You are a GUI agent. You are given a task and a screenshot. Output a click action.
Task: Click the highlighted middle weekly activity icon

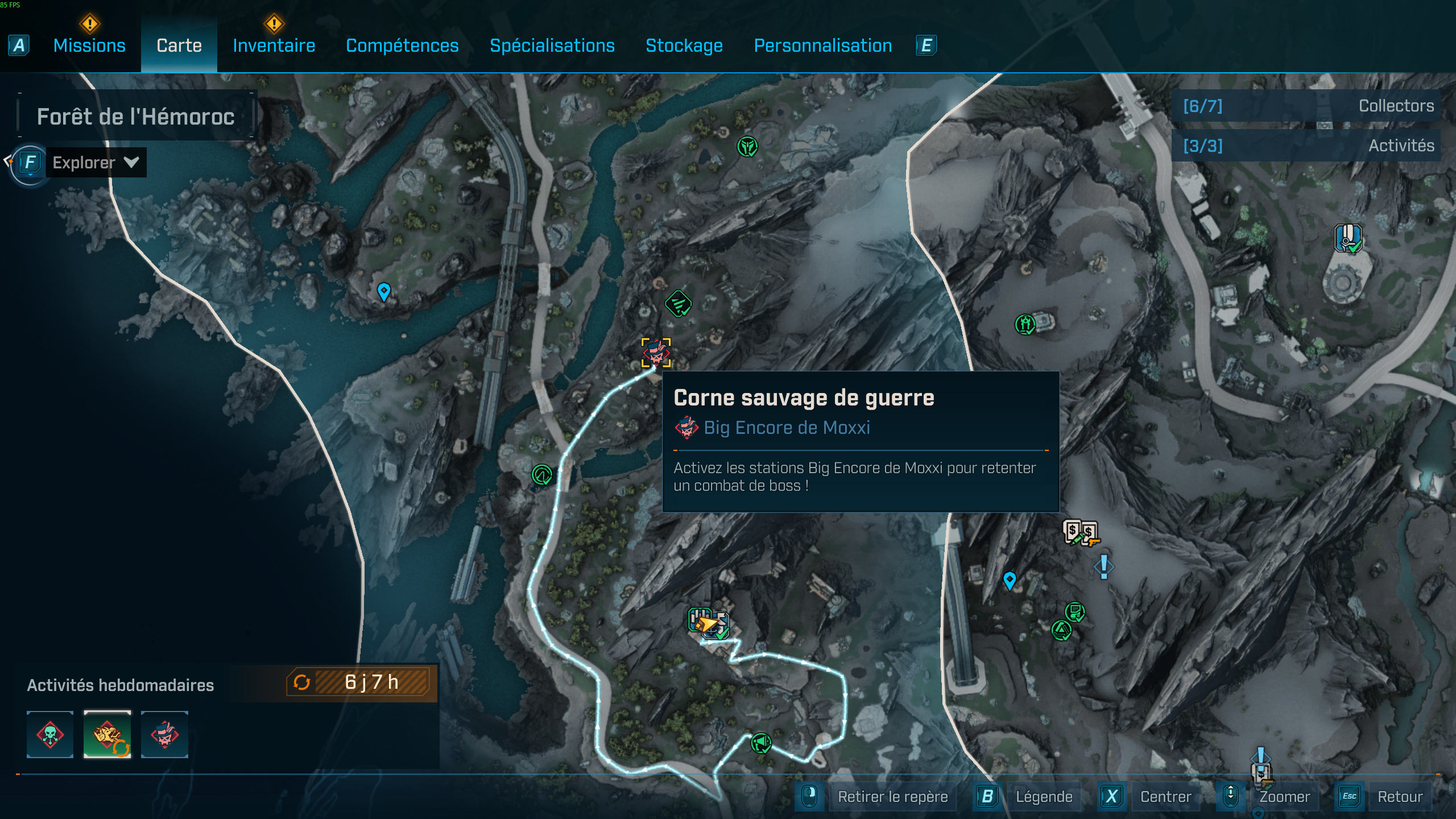point(107,735)
